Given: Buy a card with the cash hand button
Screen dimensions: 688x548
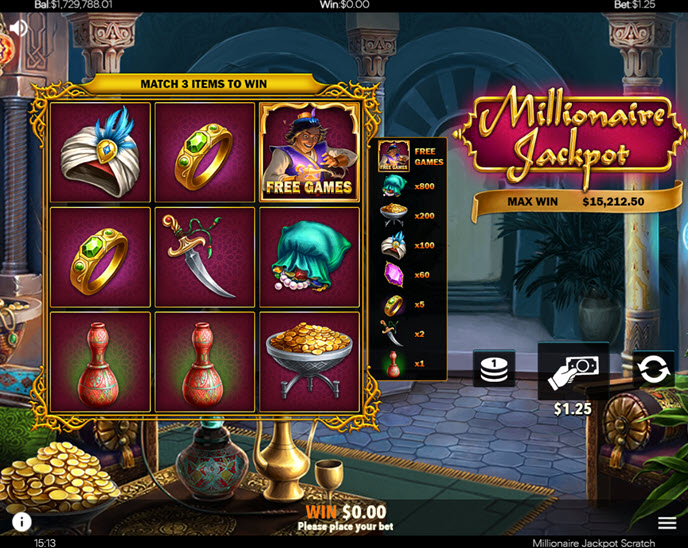Looking at the screenshot, I should pos(573,370).
